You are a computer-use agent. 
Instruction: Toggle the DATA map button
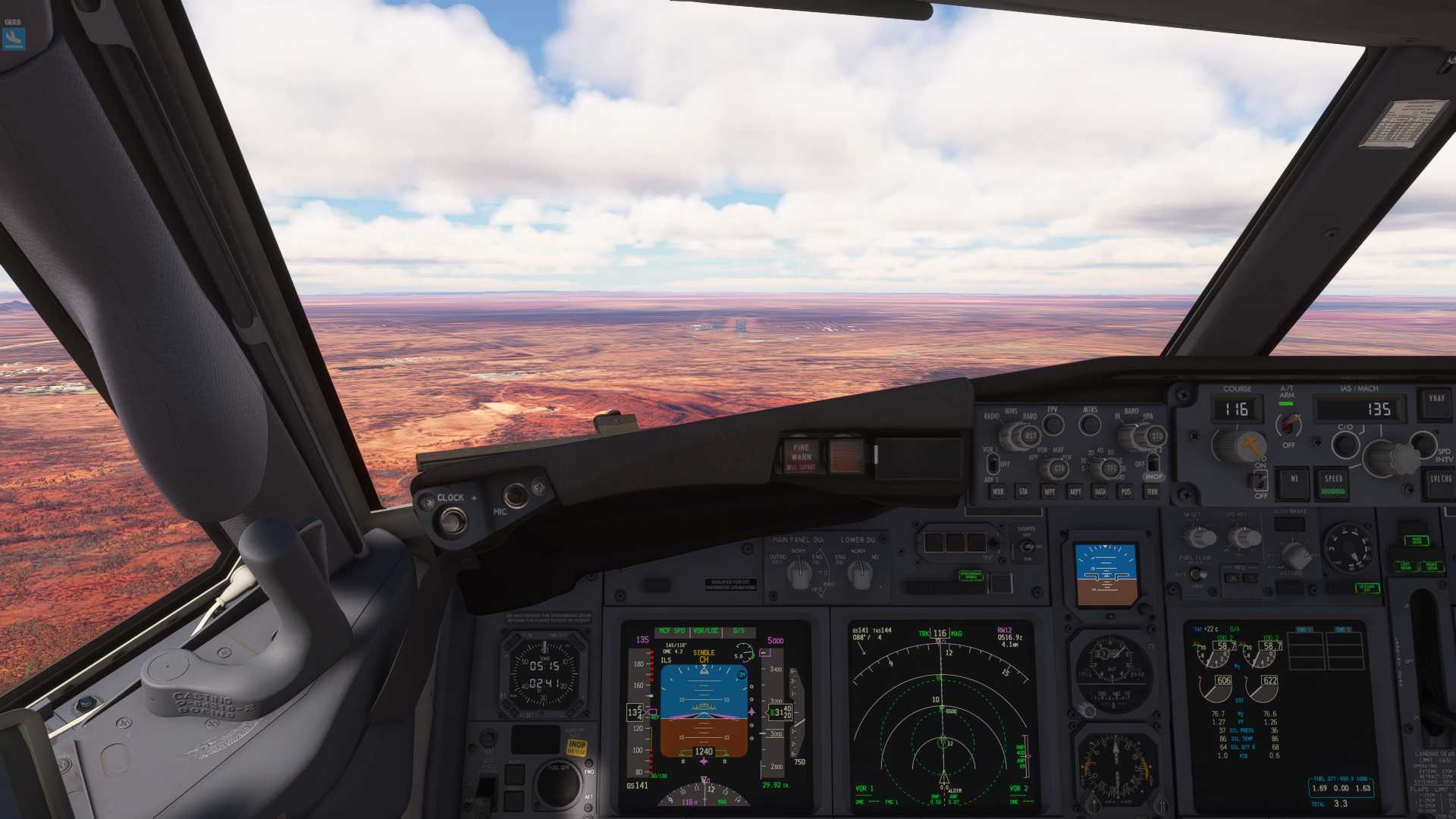click(x=1100, y=491)
